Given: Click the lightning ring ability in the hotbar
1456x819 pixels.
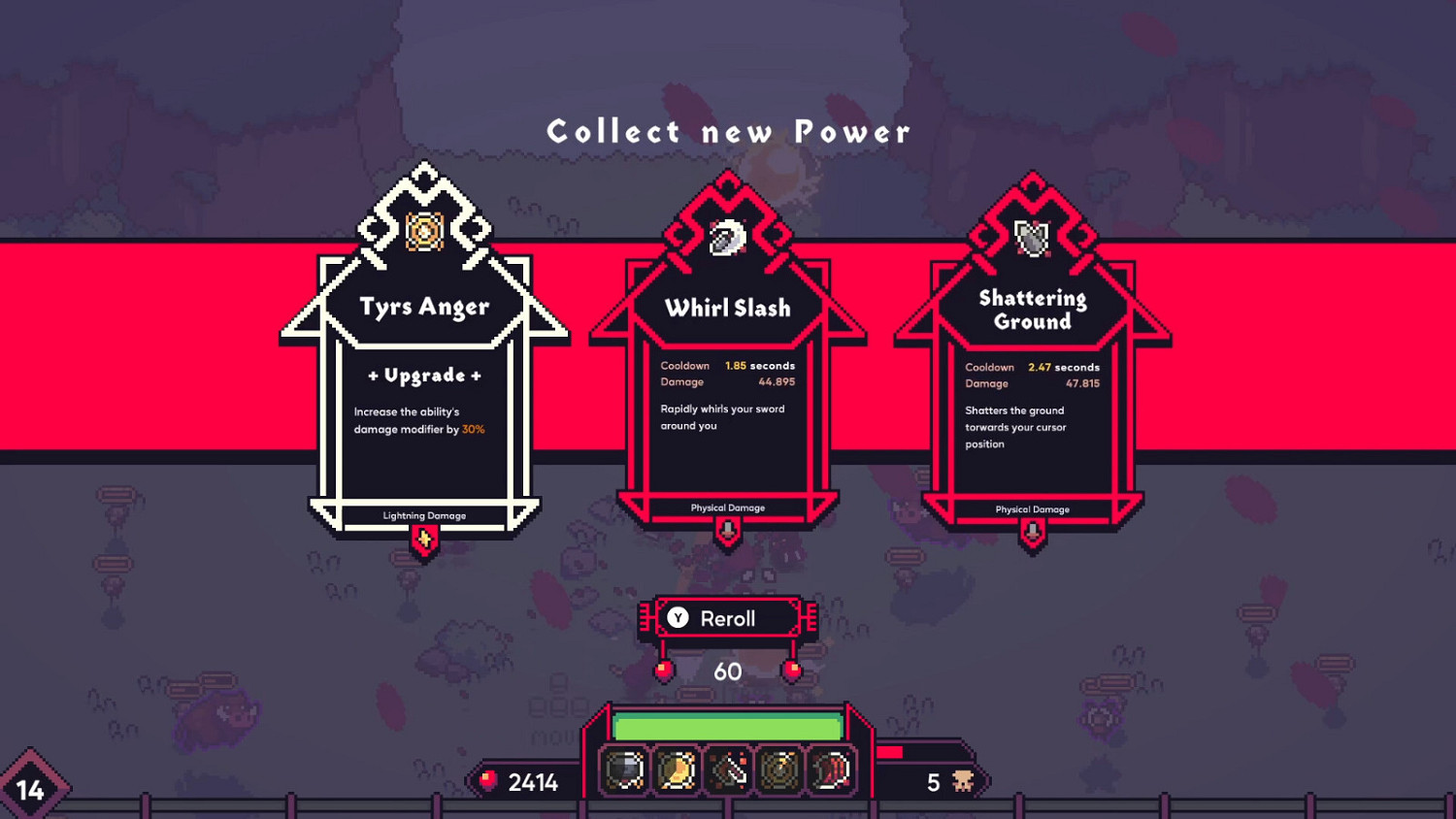Looking at the screenshot, I should click(778, 770).
